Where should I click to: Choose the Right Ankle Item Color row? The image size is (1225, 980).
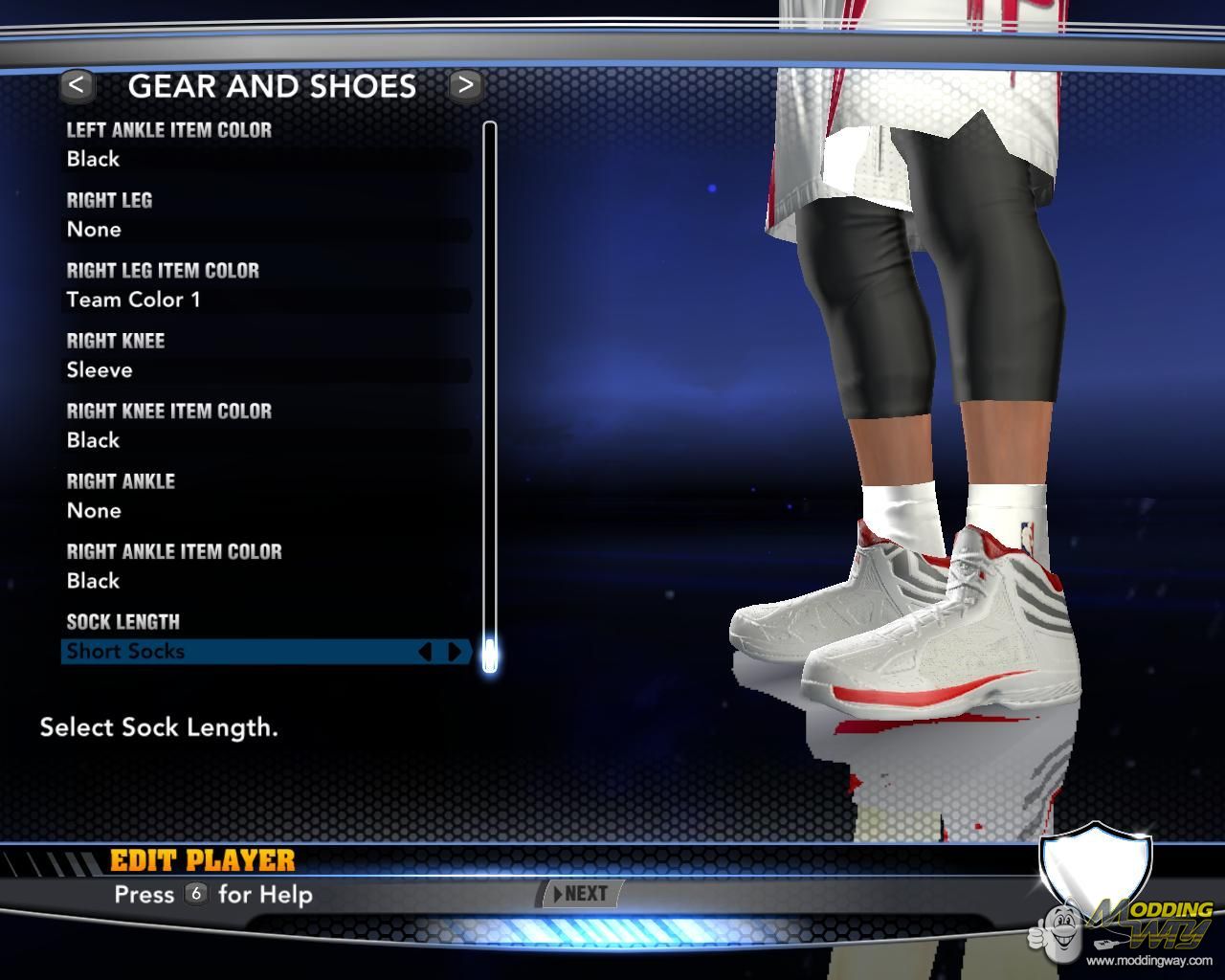pos(266,581)
